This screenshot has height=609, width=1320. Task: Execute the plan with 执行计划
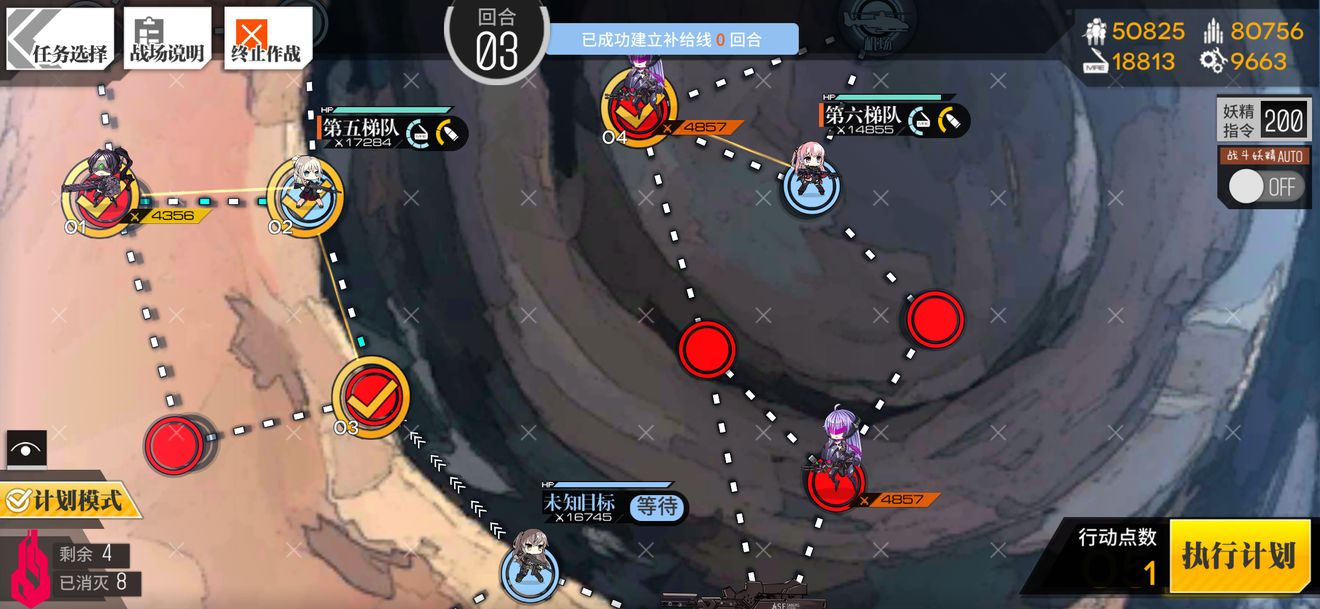pyautogui.click(x=1239, y=555)
